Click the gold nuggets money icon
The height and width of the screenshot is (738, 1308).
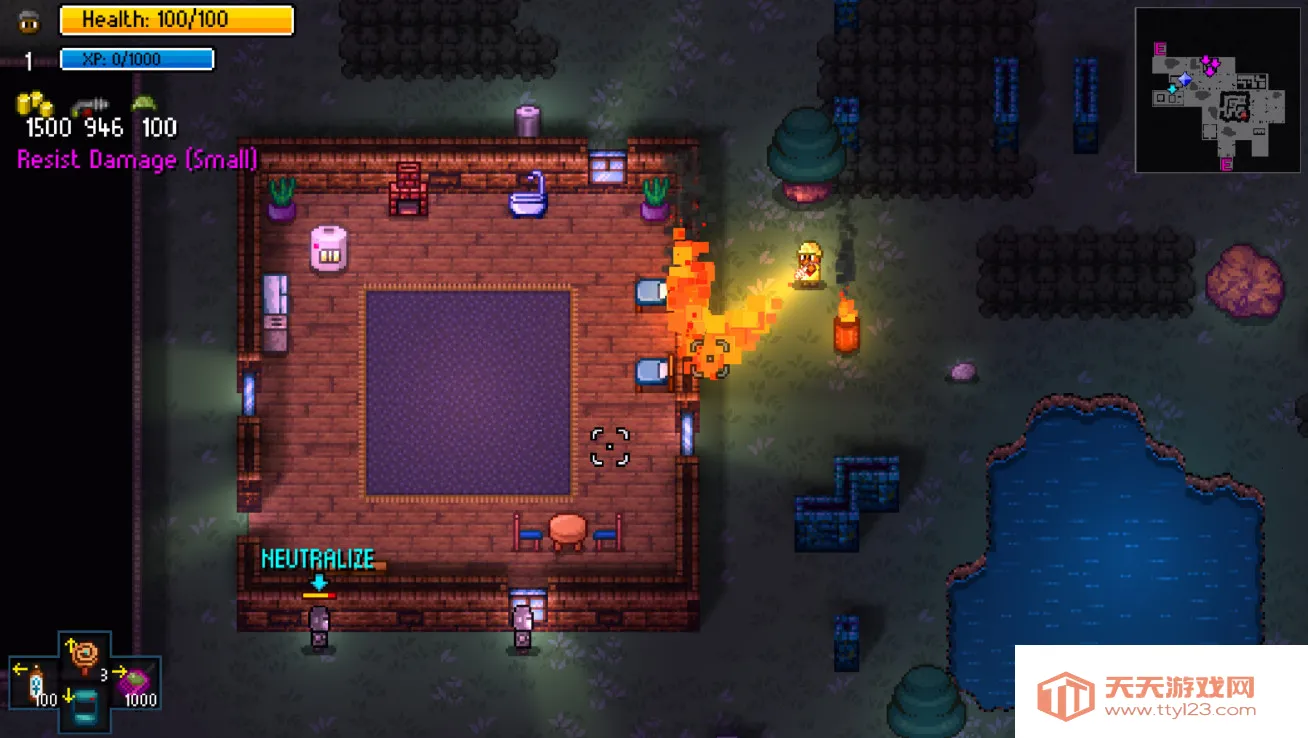click(36, 105)
